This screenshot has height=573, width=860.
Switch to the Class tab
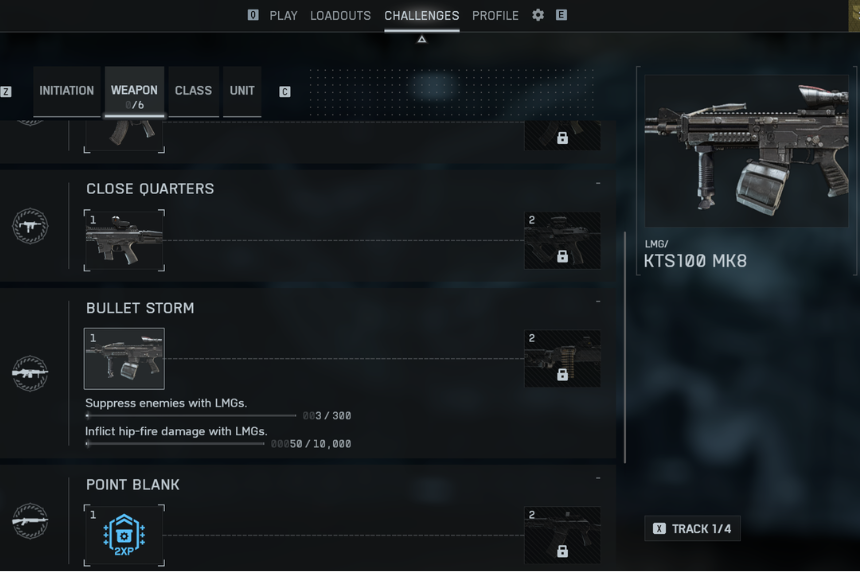click(193, 91)
